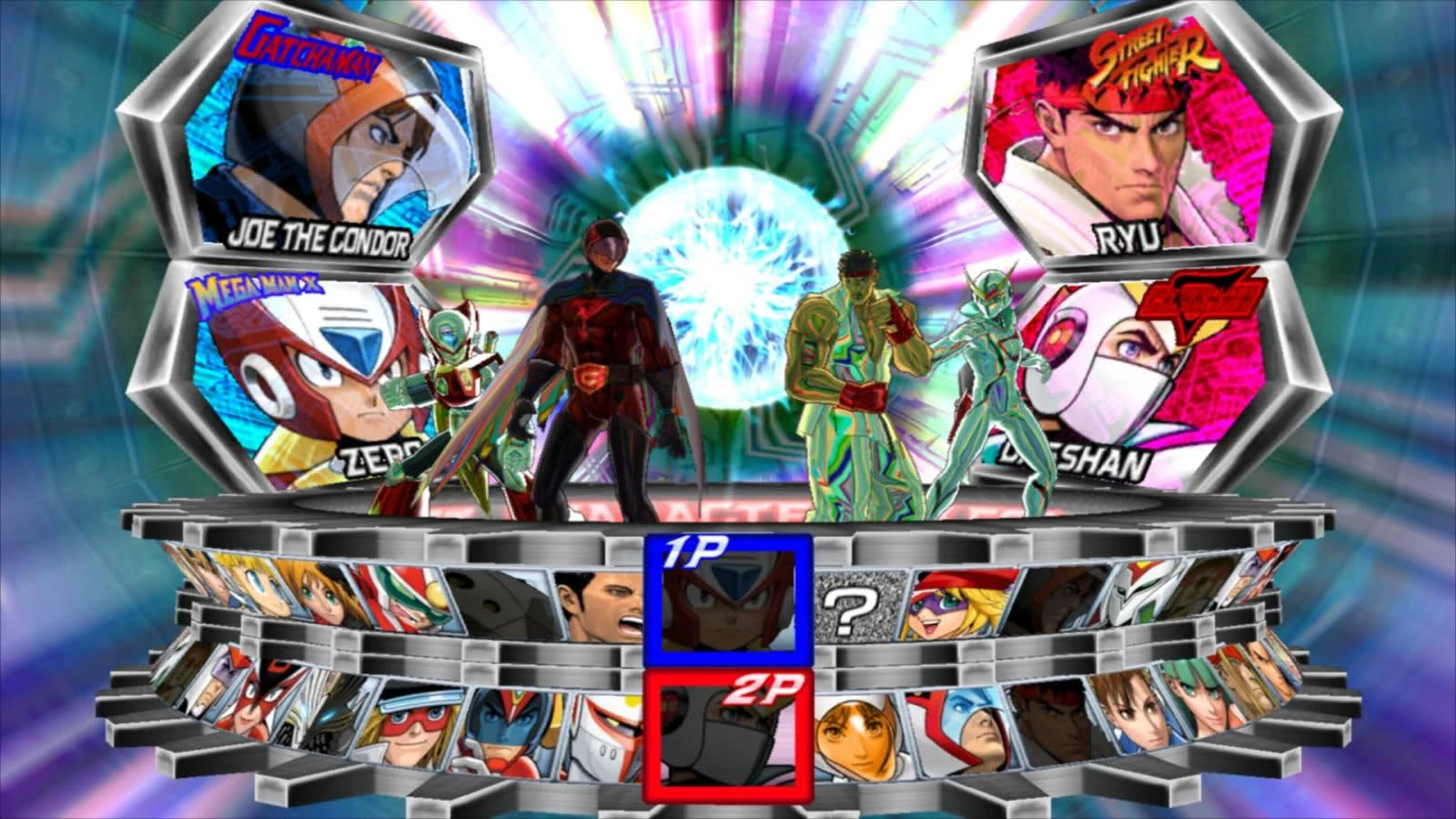Pick Ryu on the bottom roster wheel
The width and height of the screenshot is (1456, 819).
tap(1053, 721)
